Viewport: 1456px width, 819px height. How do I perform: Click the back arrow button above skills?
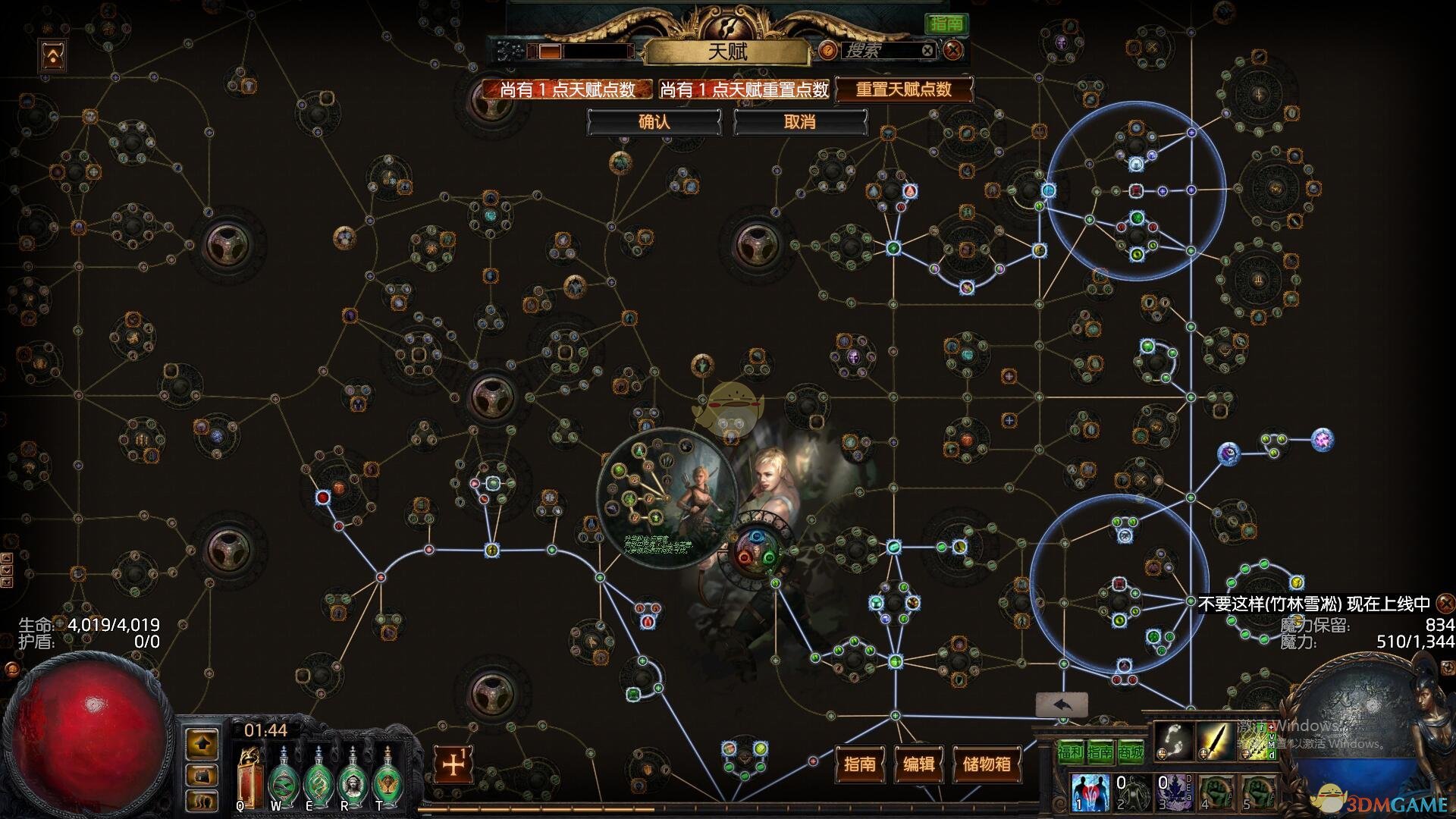pyautogui.click(x=1062, y=704)
